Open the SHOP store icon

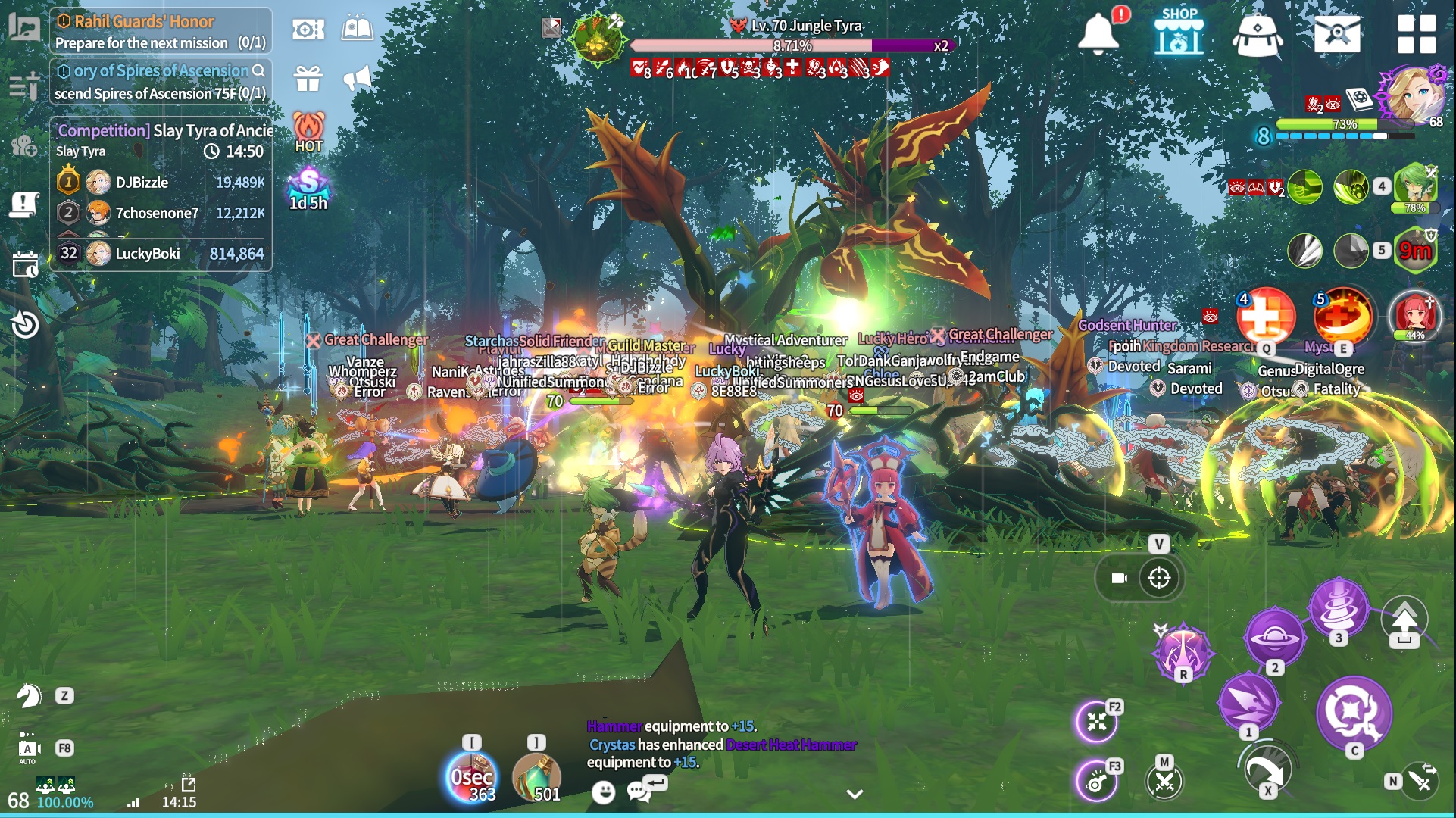pos(1179,33)
